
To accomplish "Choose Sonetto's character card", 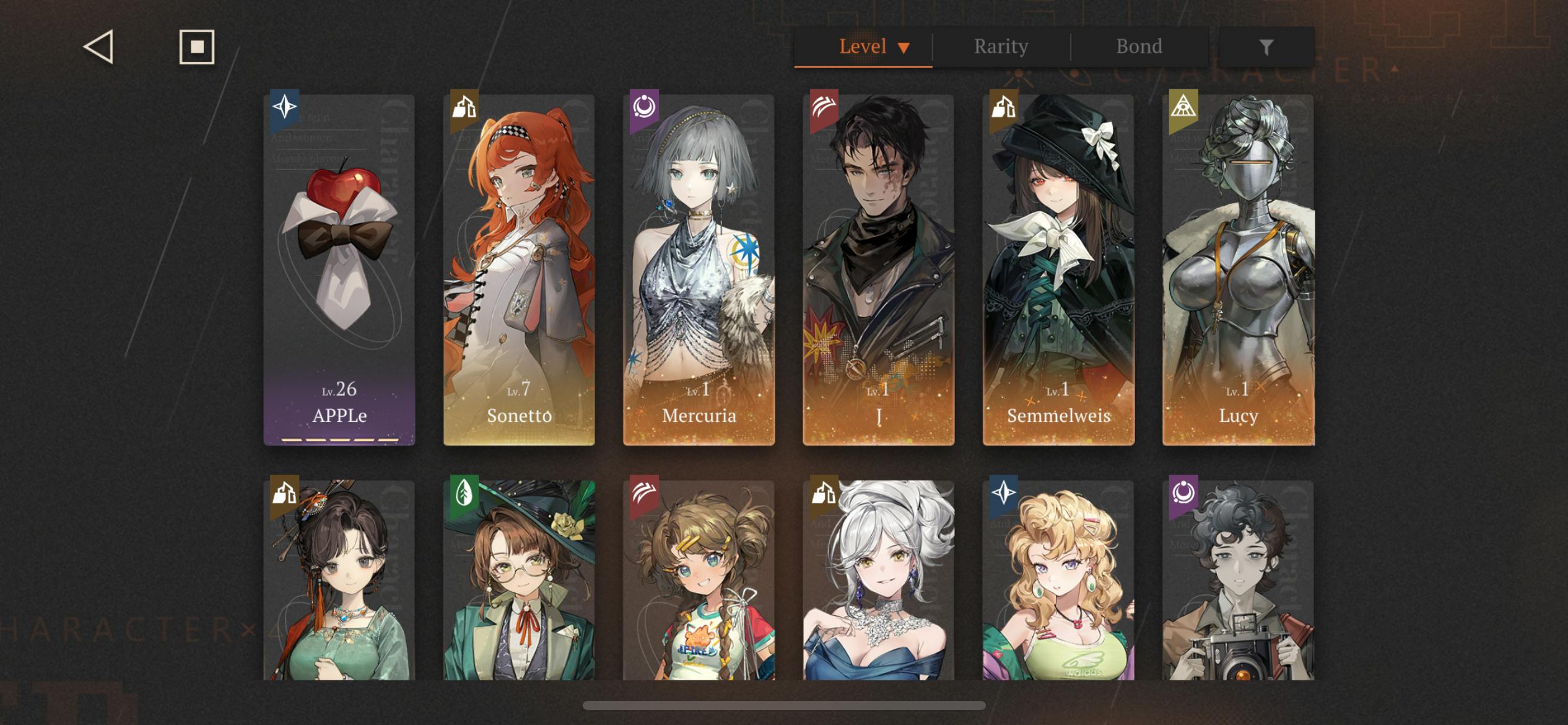I will (x=519, y=270).
